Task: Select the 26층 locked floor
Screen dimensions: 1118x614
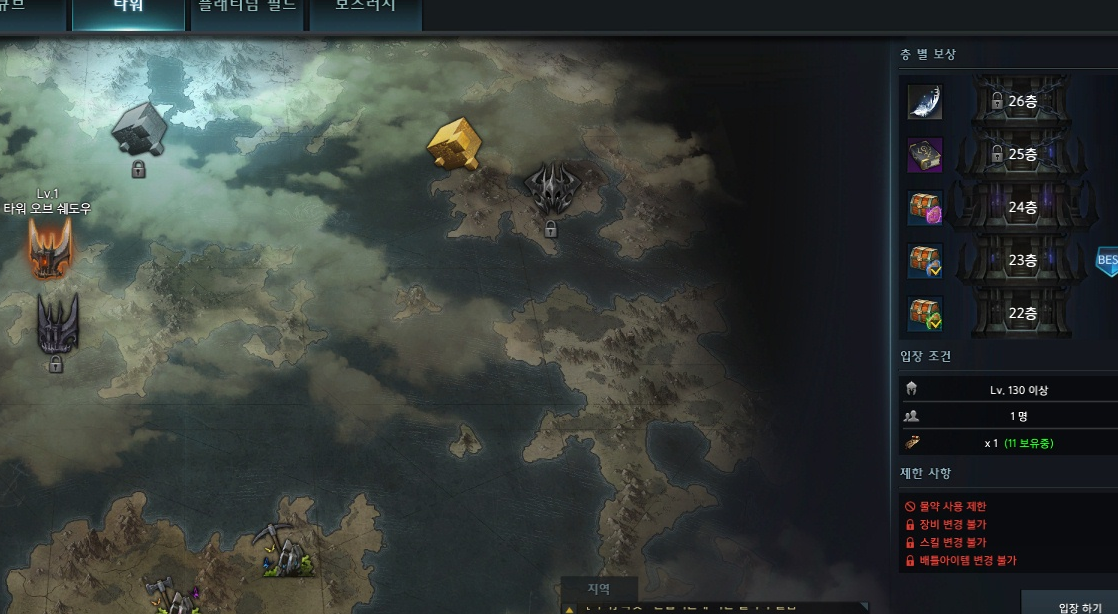Action: tap(1021, 101)
